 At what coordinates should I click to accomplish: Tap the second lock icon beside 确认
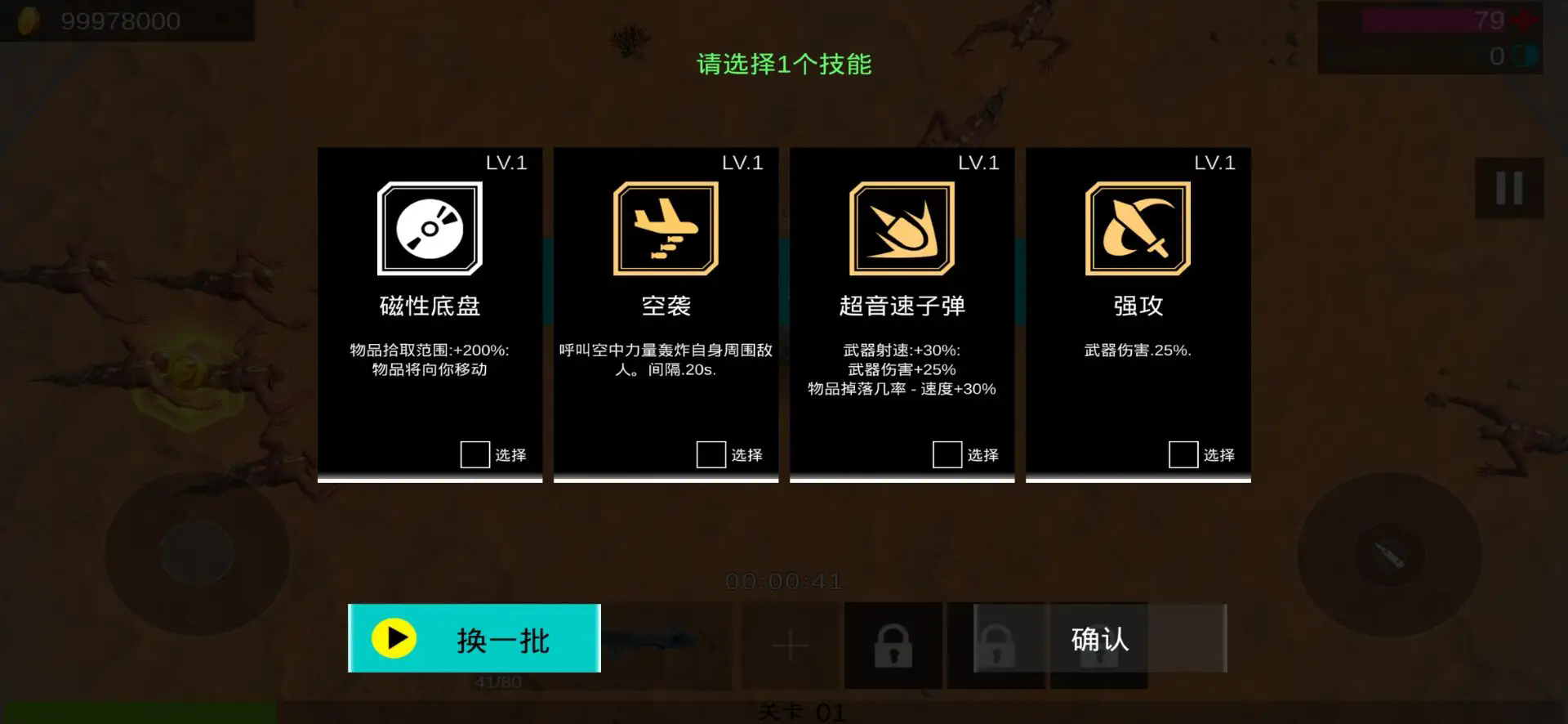[996, 646]
